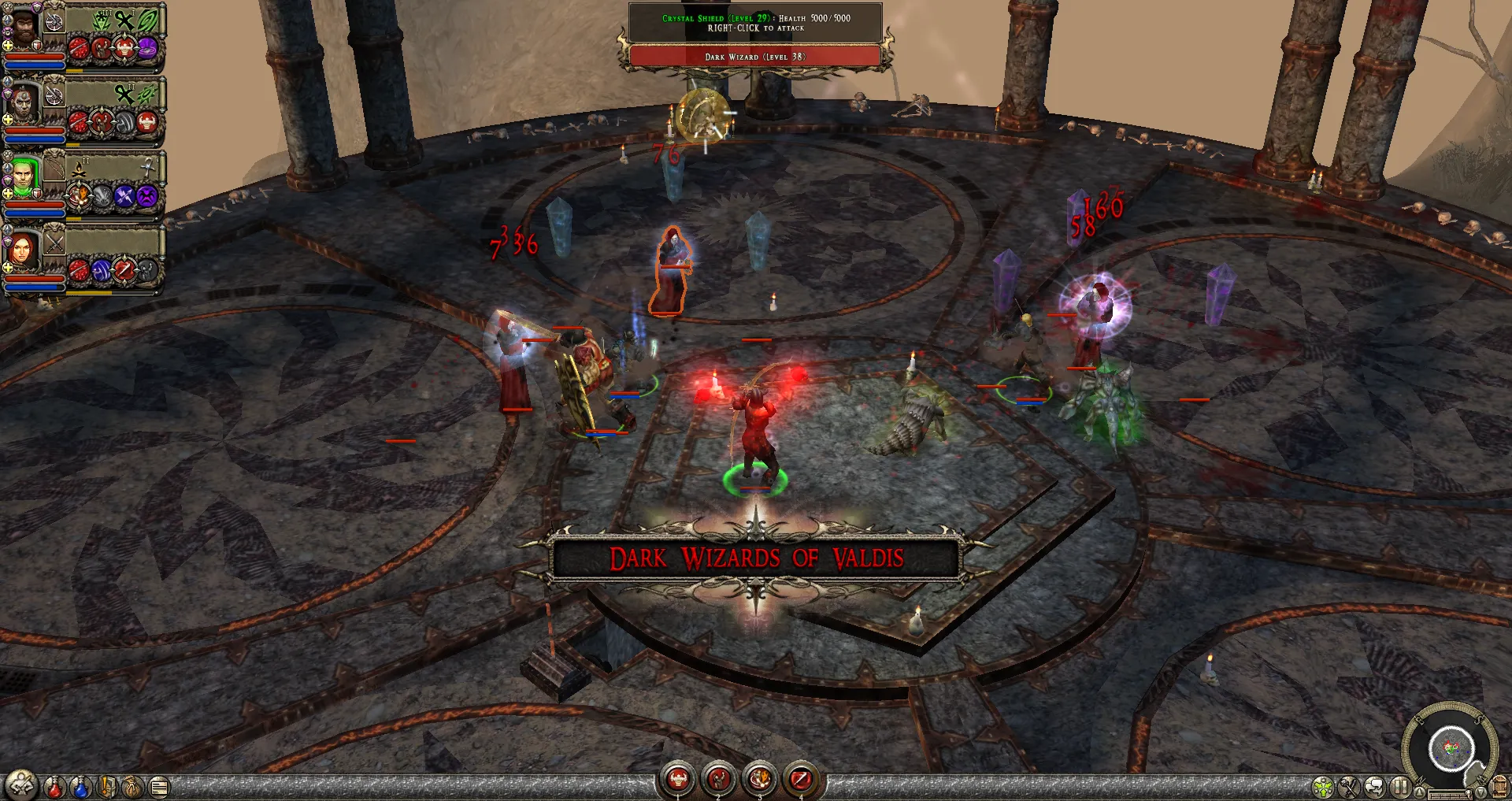Click the bow weapon slot in archer panel

(x=54, y=168)
